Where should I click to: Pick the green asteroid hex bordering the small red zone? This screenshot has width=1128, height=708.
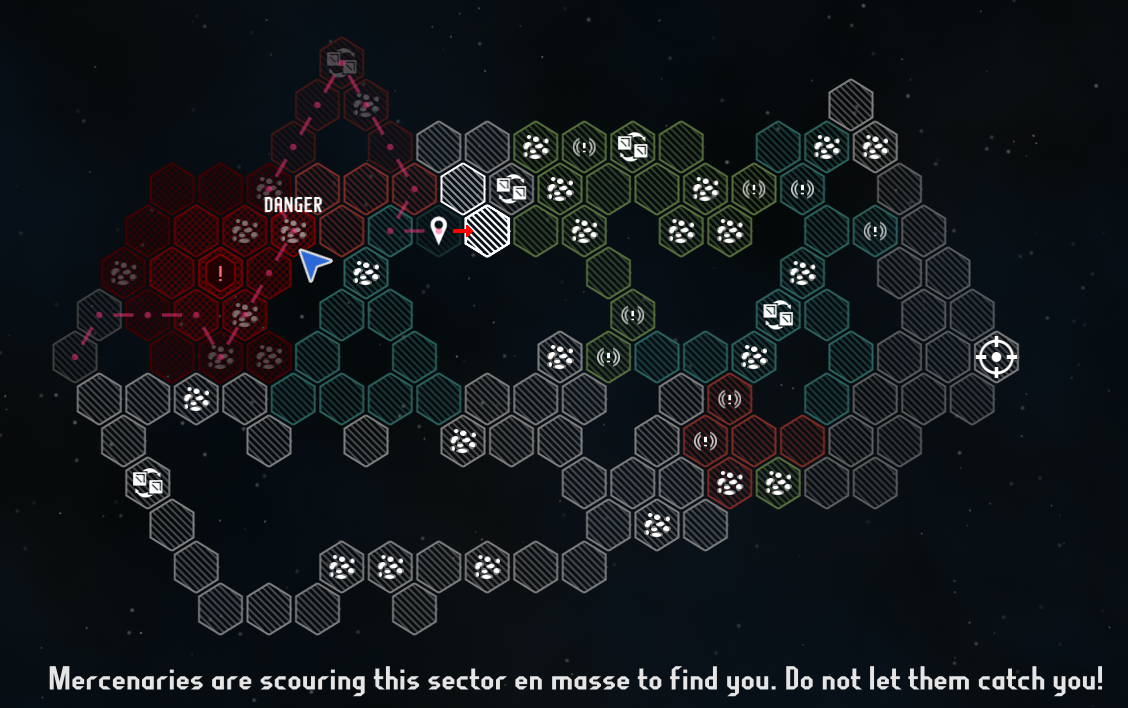pyautogui.click(x=777, y=484)
